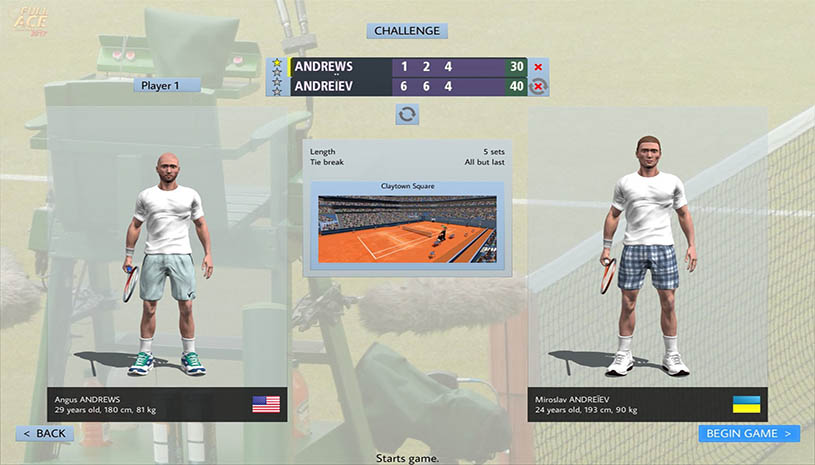Click the red X beside Andrews' score
The image size is (815, 465).
[539, 67]
